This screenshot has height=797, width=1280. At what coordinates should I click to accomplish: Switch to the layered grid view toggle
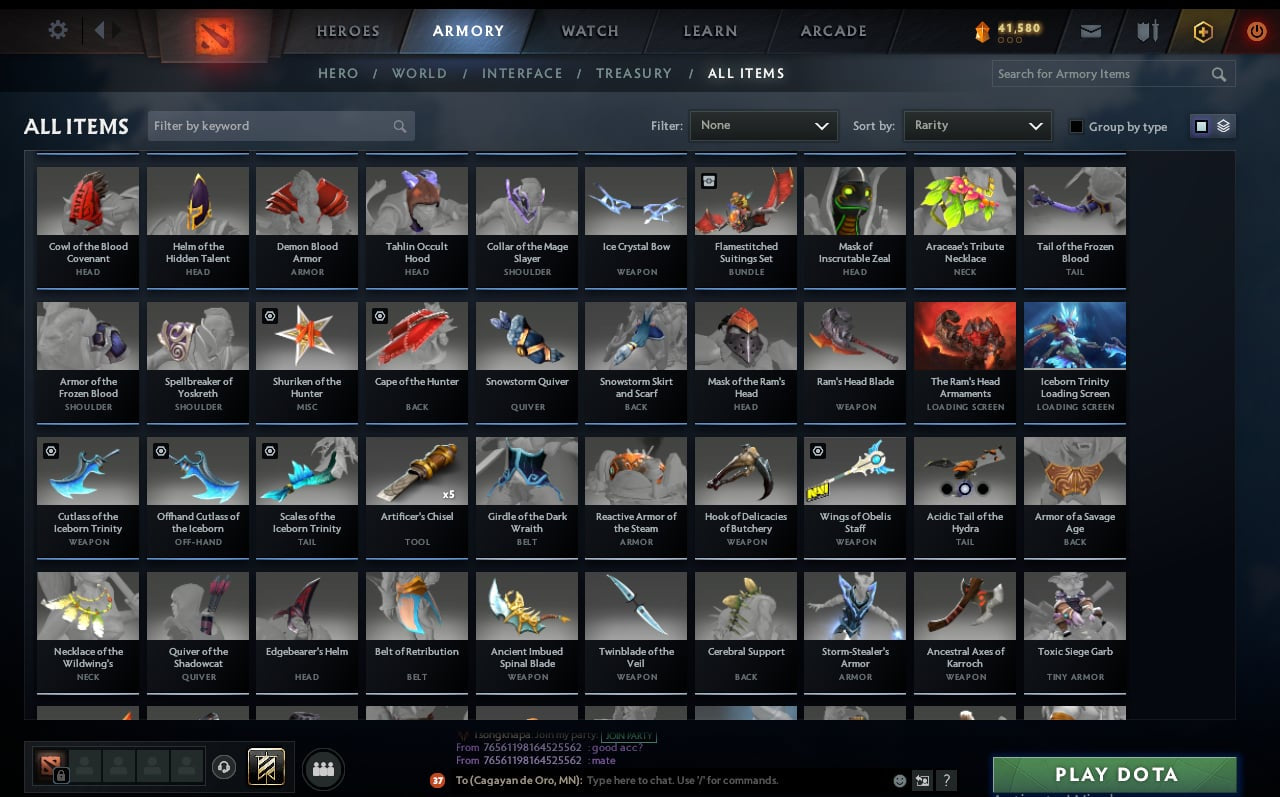click(1222, 126)
